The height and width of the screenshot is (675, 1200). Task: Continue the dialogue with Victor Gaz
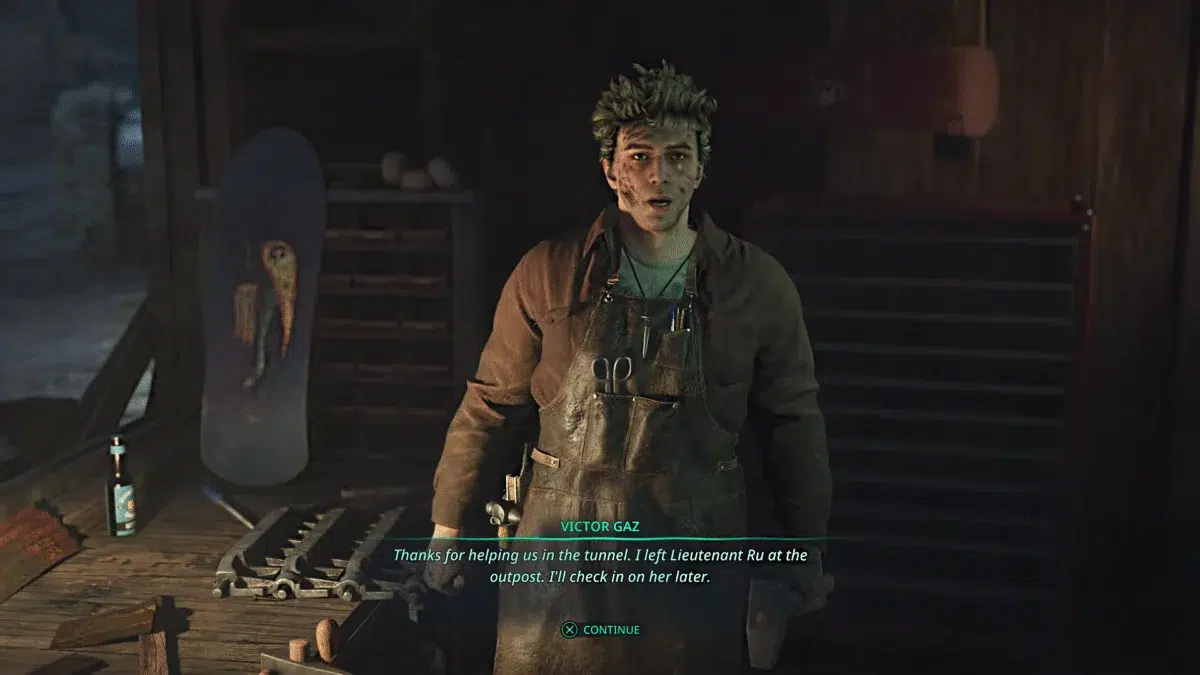600,630
